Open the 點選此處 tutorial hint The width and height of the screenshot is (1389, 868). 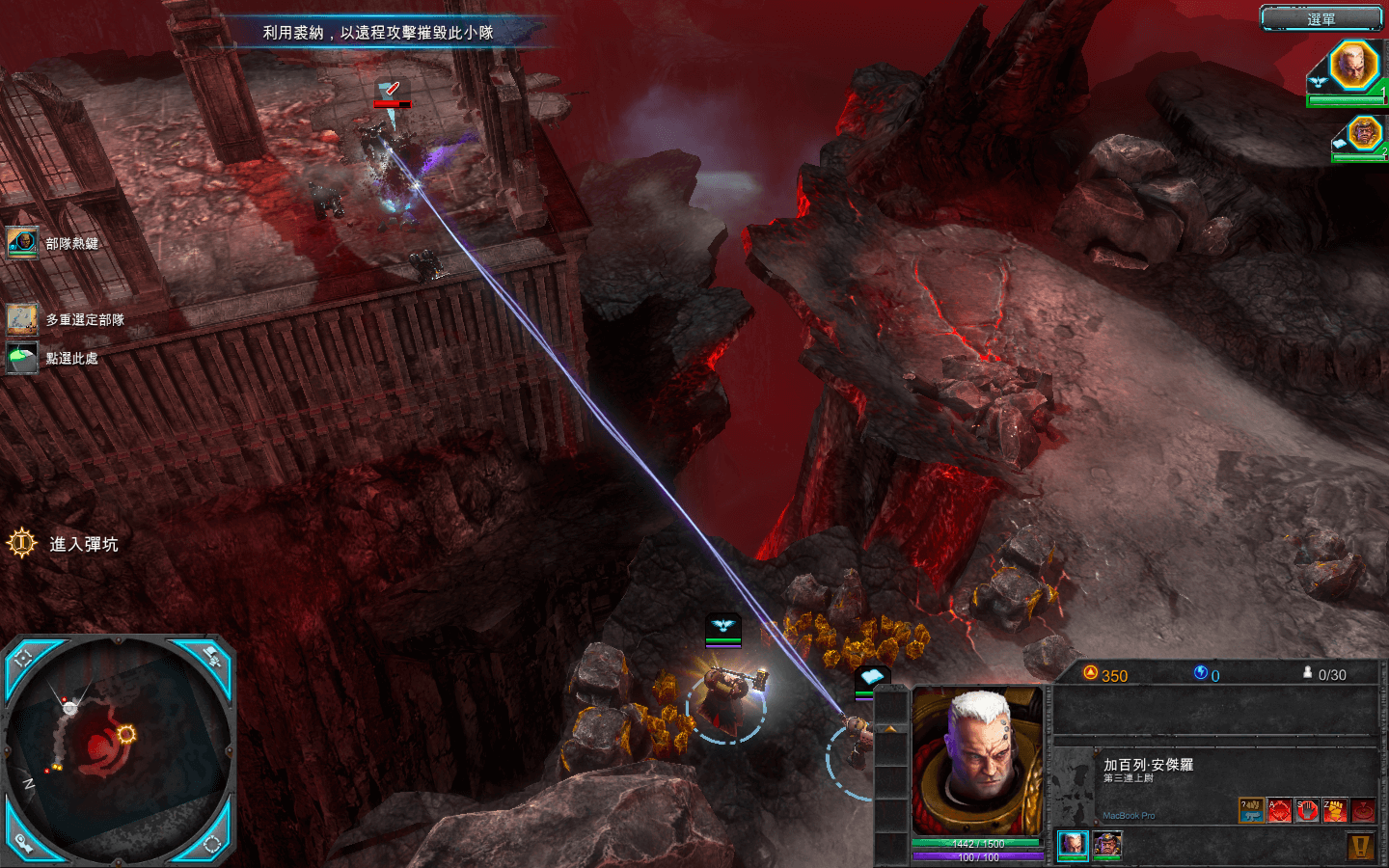(22, 358)
